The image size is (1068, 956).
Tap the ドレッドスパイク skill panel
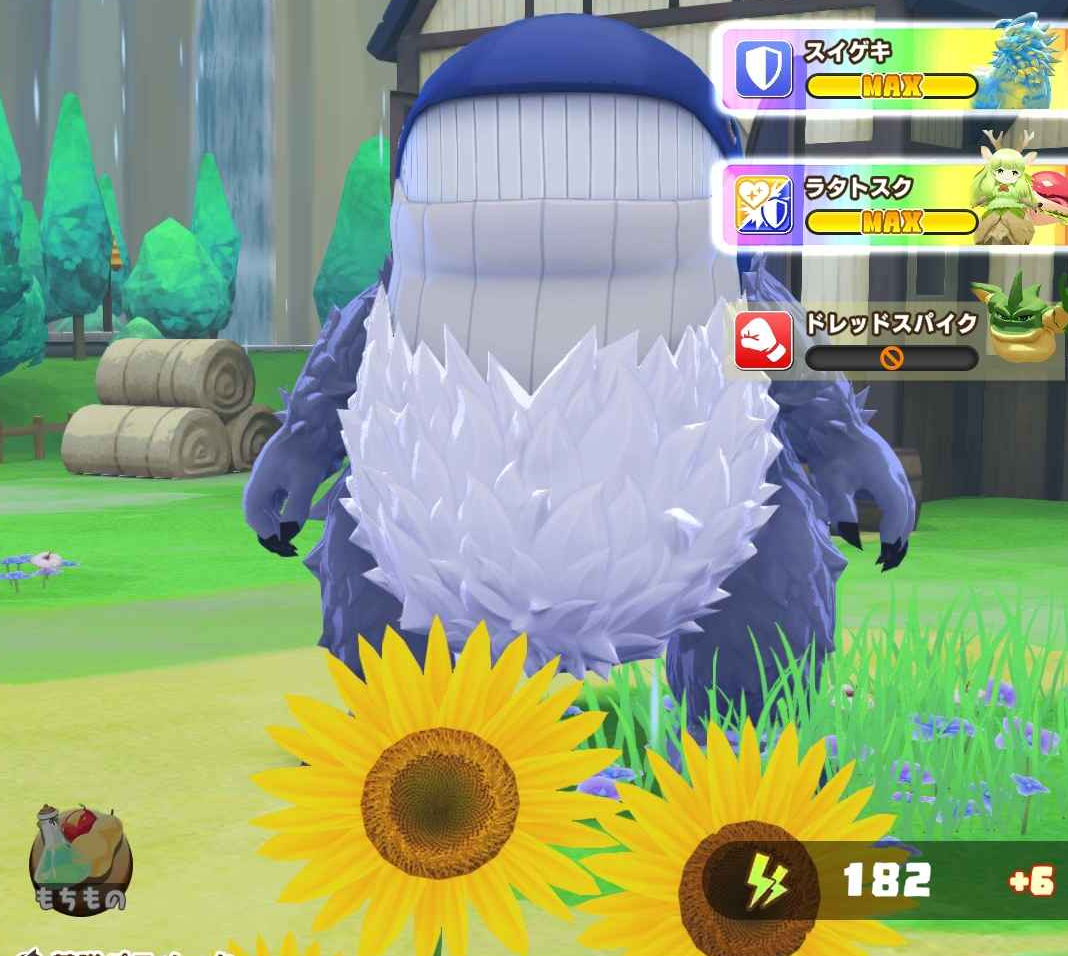point(890,340)
